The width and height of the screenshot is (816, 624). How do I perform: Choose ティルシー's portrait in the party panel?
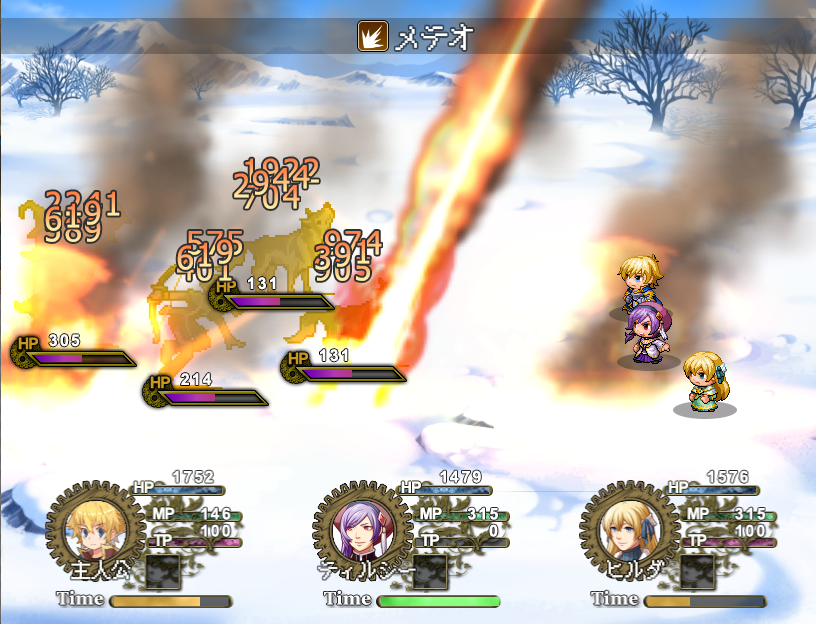(356, 530)
